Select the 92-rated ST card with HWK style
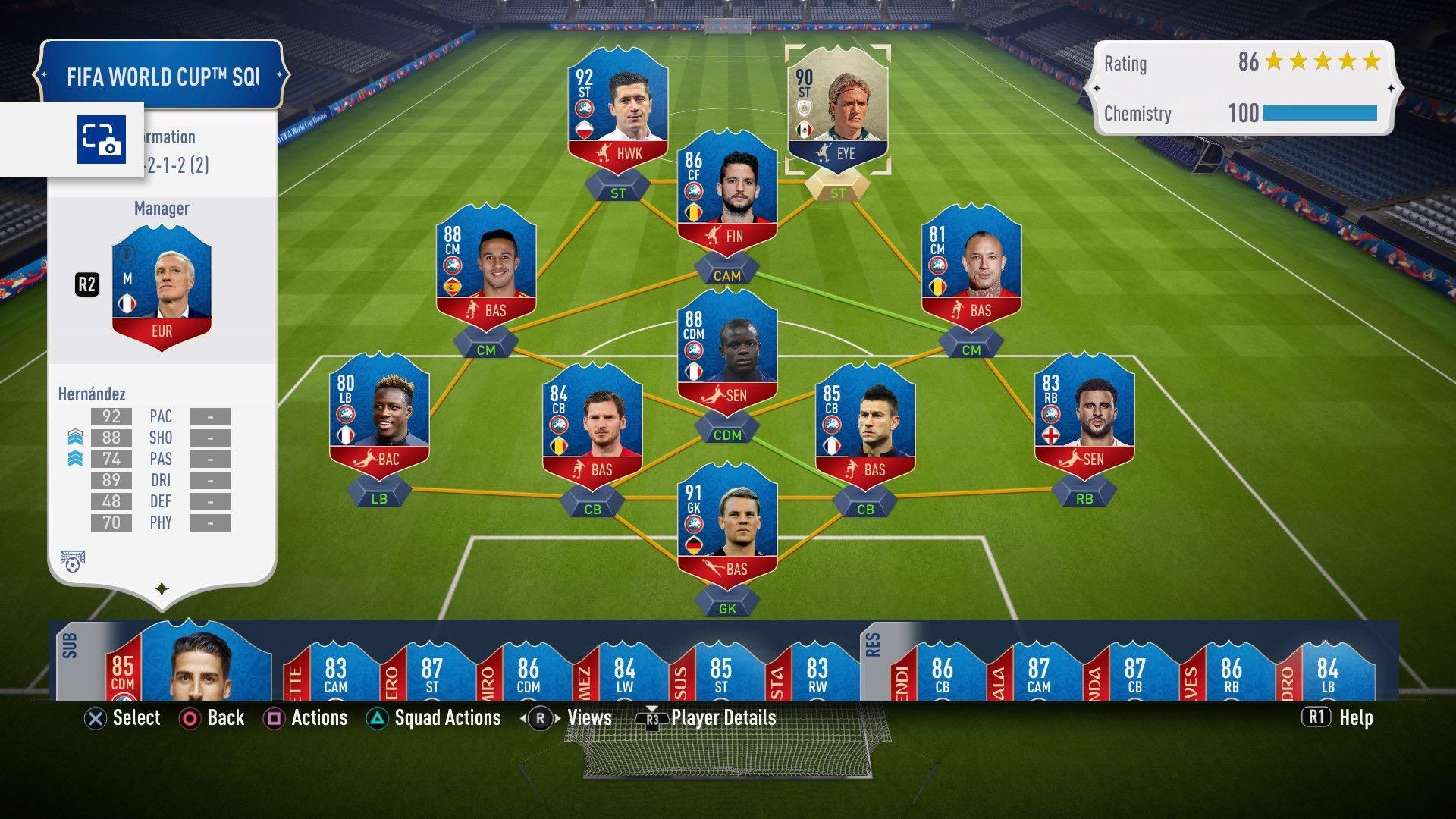Image resolution: width=1456 pixels, height=819 pixels. [x=618, y=114]
